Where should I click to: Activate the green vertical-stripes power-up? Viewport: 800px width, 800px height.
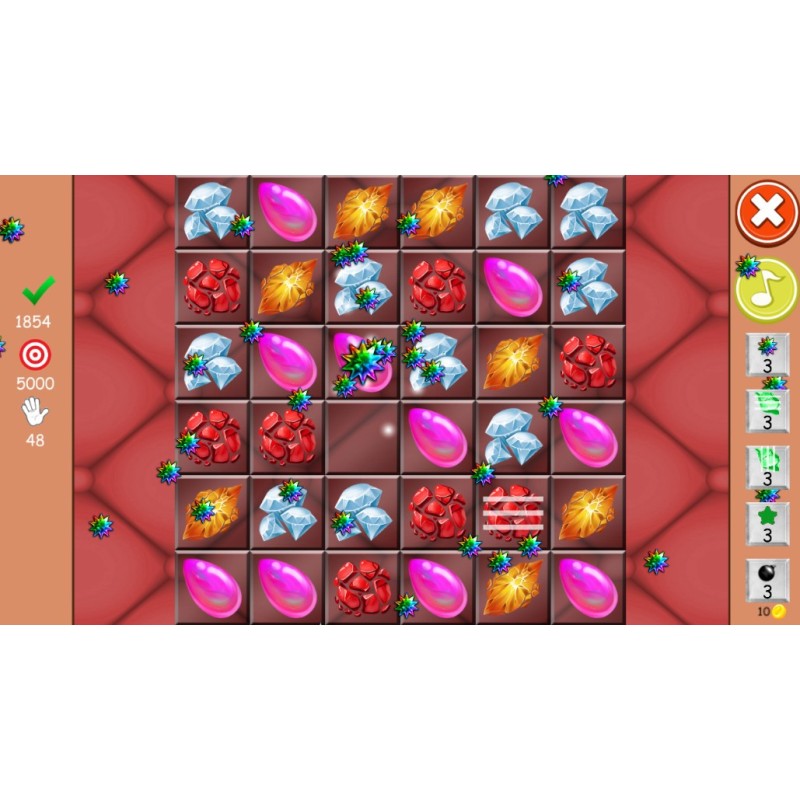767,466
